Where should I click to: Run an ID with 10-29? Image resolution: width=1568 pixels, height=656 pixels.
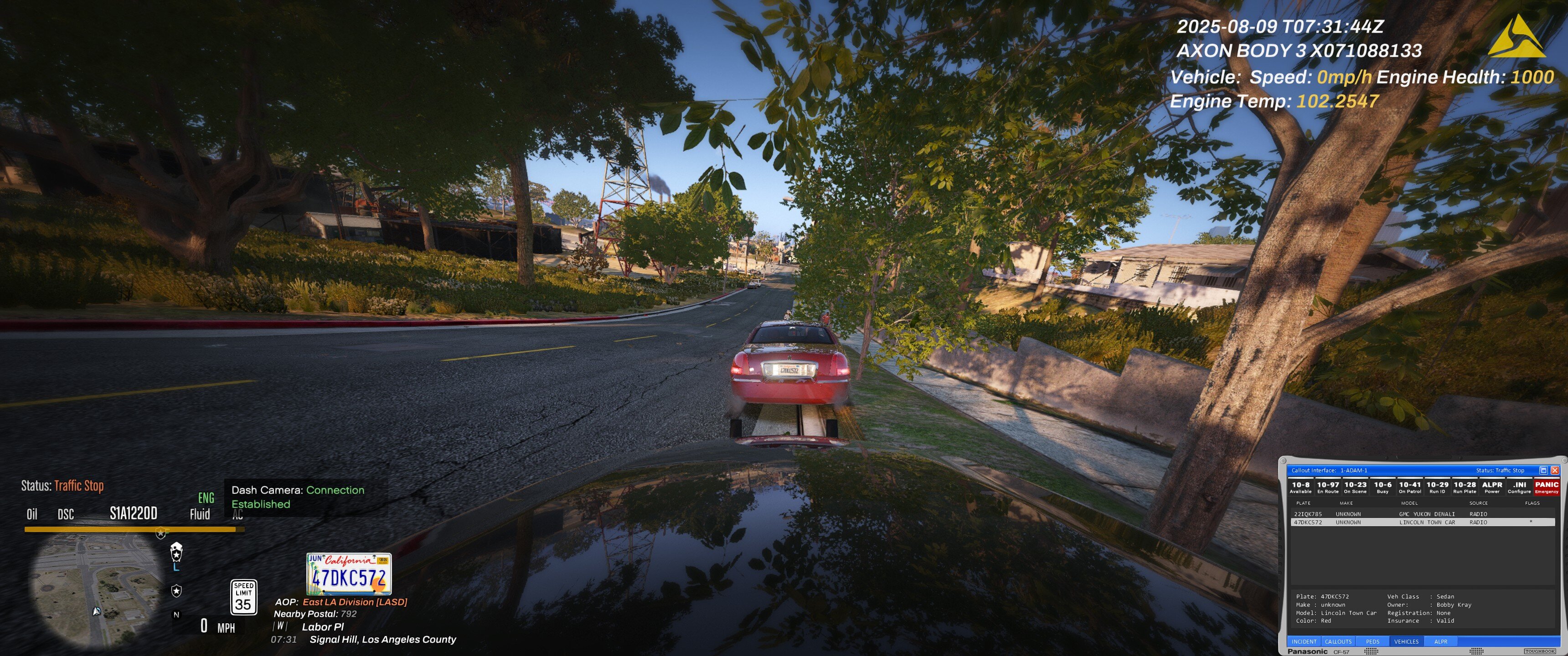click(1437, 487)
